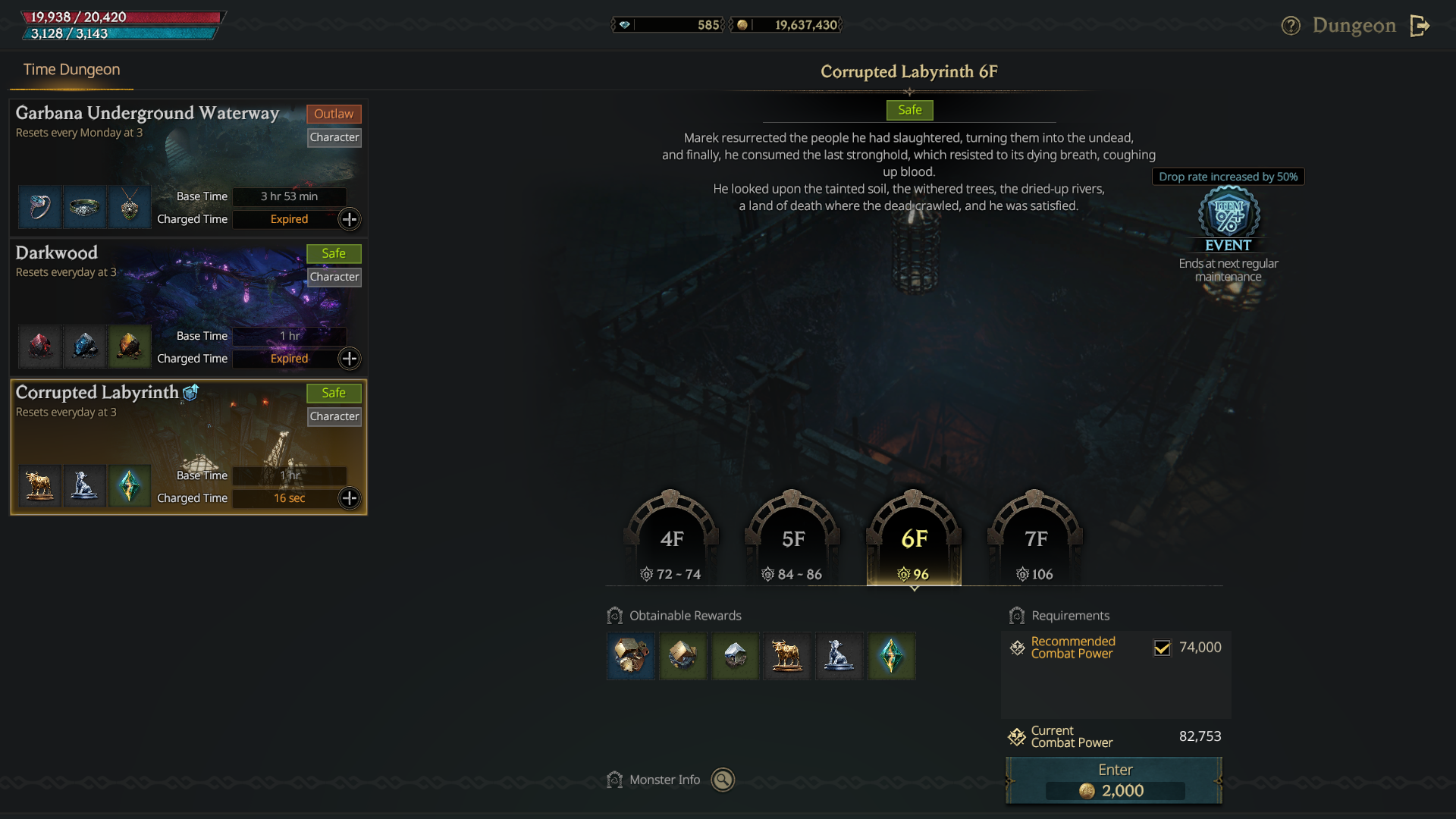The height and width of the screenshot is (819, 1456).
Task: Toggle the Recommended Combat Power checkbox
Action: [x=1162, y=648]
